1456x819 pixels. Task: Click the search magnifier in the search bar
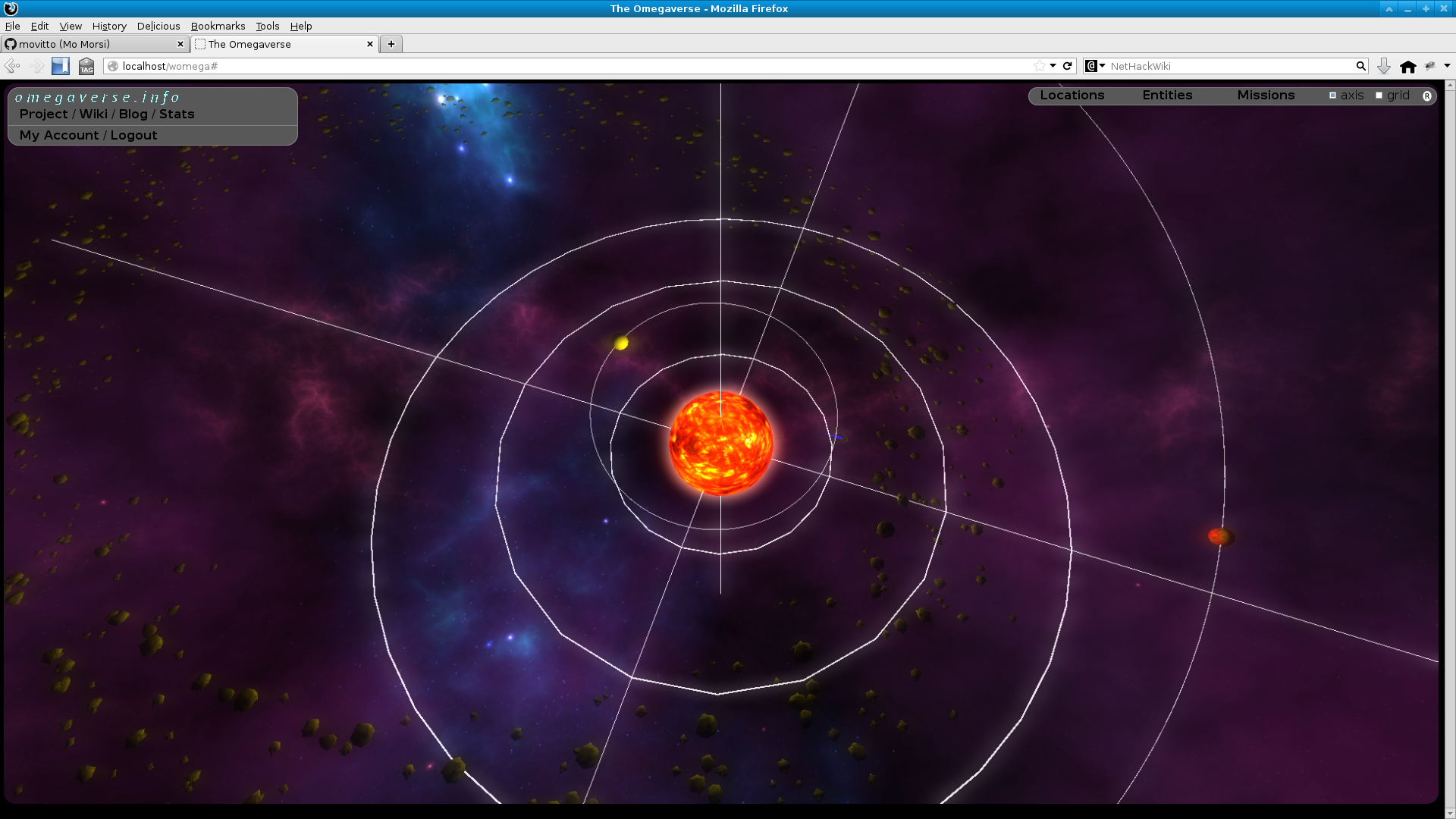pyautogui.click(x=1360, y=66)
